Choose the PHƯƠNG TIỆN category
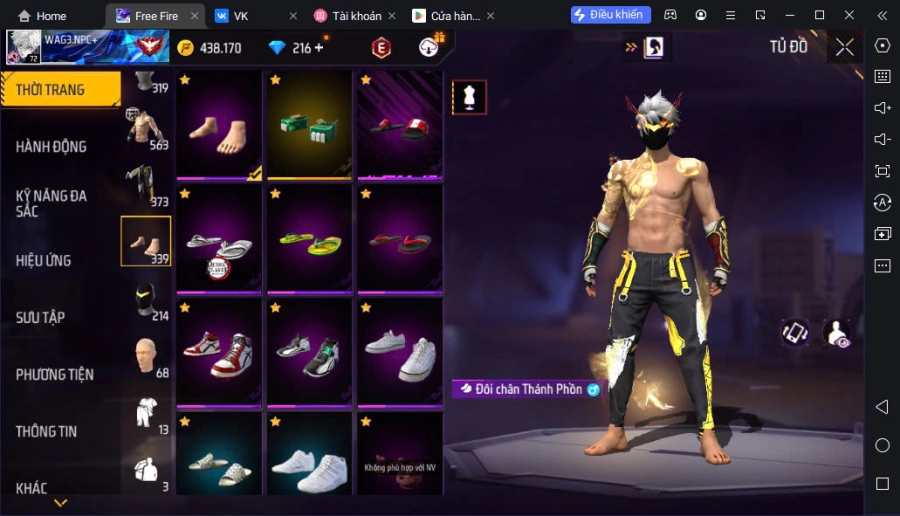 pyautogui.click(x=55, y=374)
